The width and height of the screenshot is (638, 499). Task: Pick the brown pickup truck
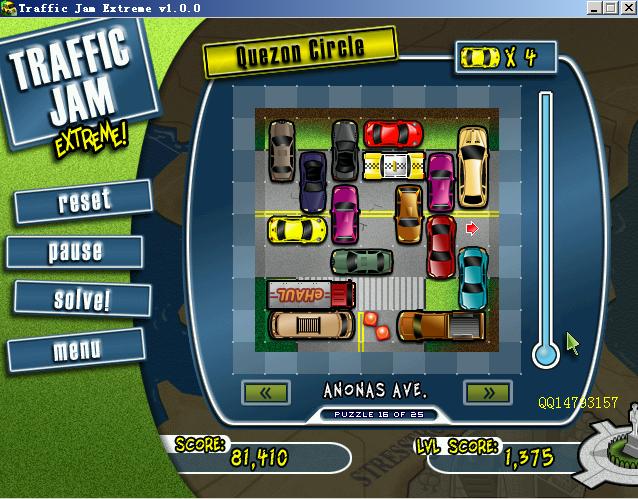click(441, 325)
